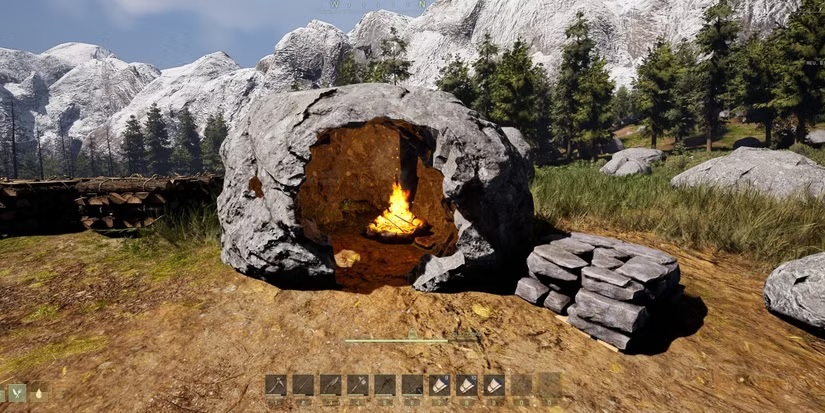The height and width of the screenshot is (413, 825).
Task: Select the stone axe in hotbar slot 4
Action: pyautogui.click(x=357, y=385)
